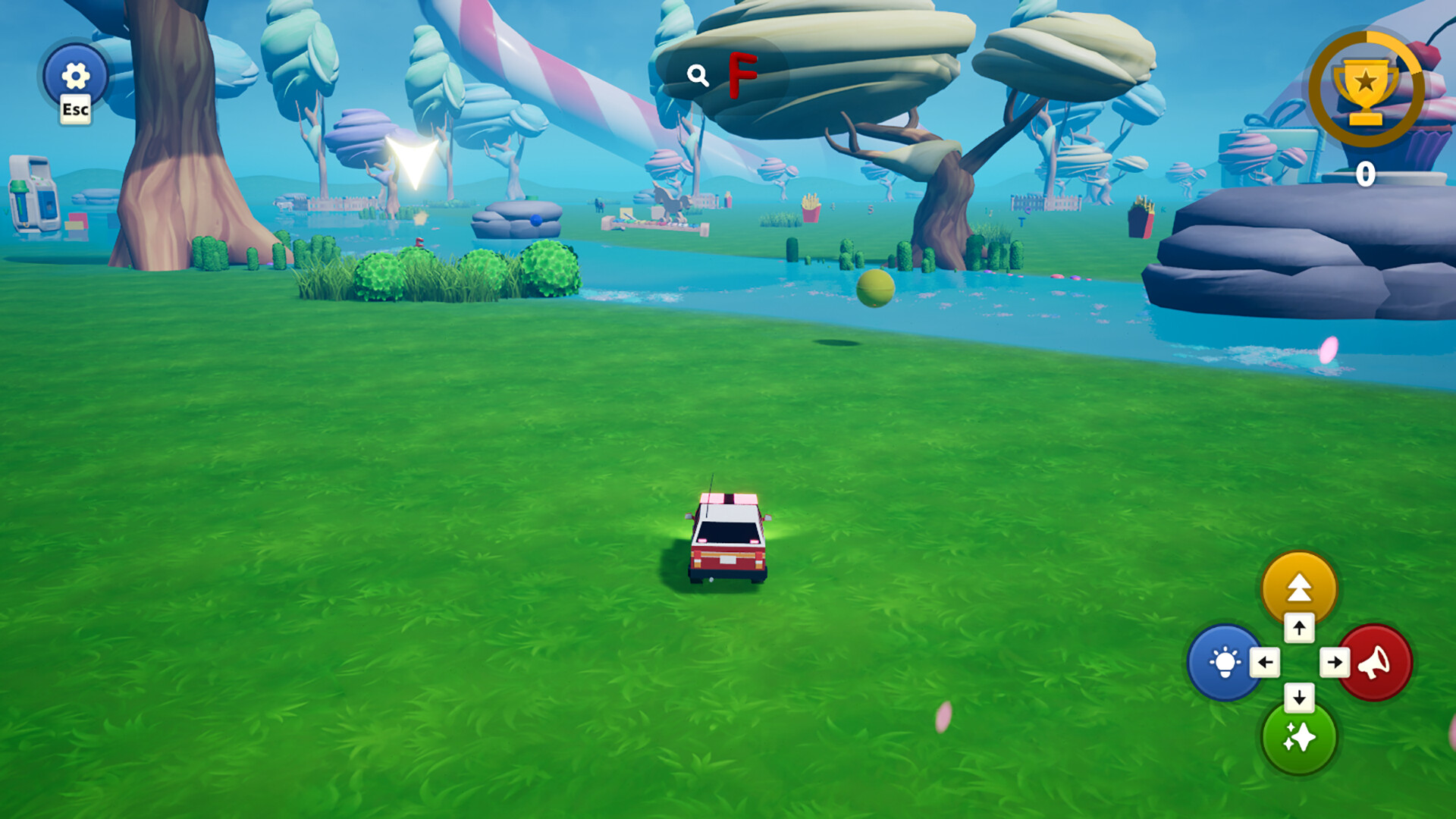
Task: Open the gold trophy achievements icon
Action: tap(1365, 88)
